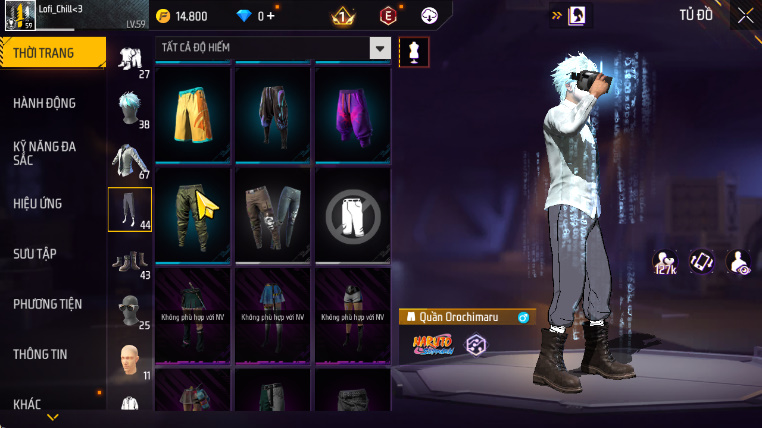Screen dimensions: 762x428
Task: Open the HIỆU ỨNG section
Action: [38, 203]
